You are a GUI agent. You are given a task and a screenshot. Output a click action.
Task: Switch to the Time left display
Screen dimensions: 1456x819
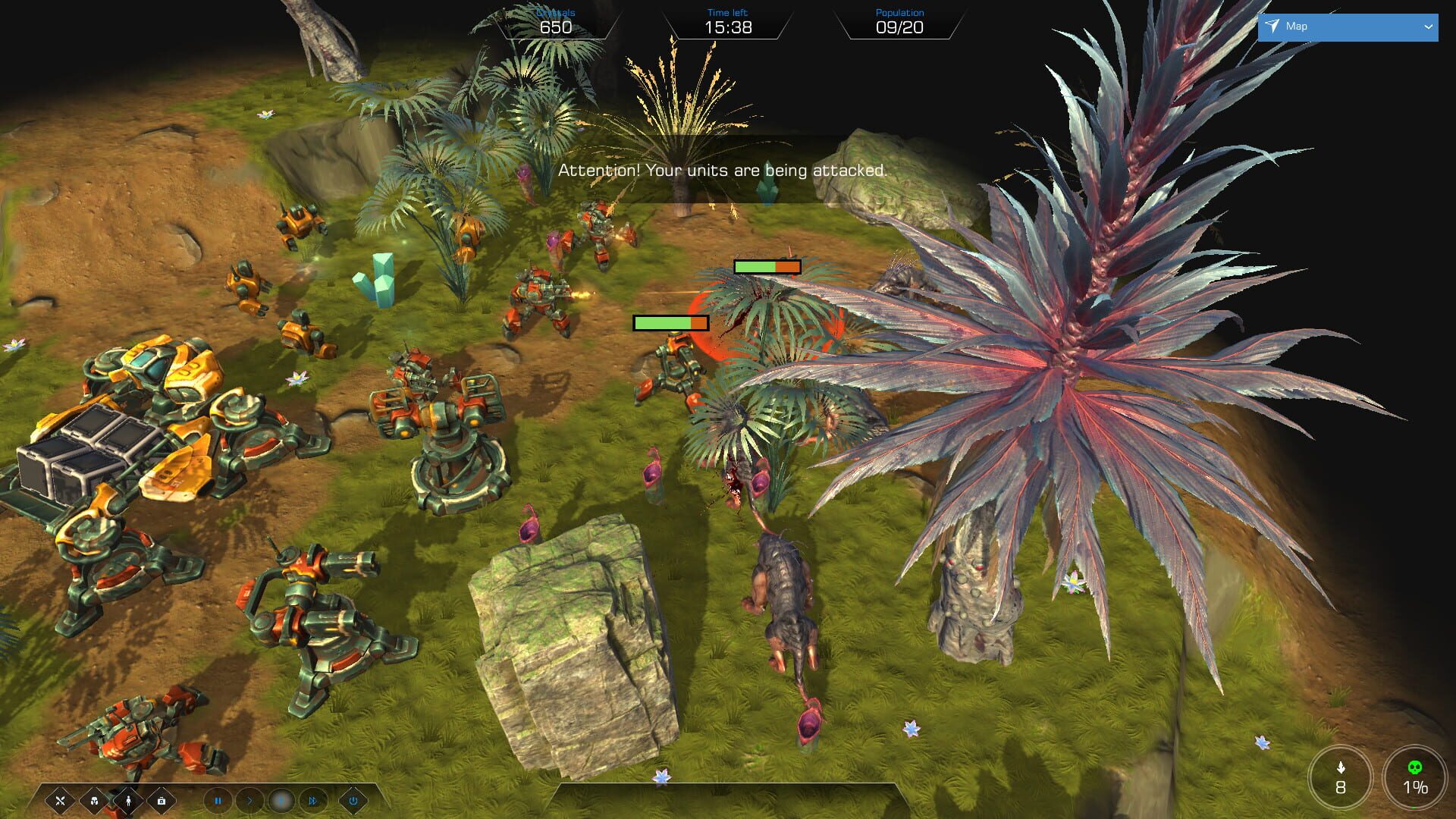(728, 20)
